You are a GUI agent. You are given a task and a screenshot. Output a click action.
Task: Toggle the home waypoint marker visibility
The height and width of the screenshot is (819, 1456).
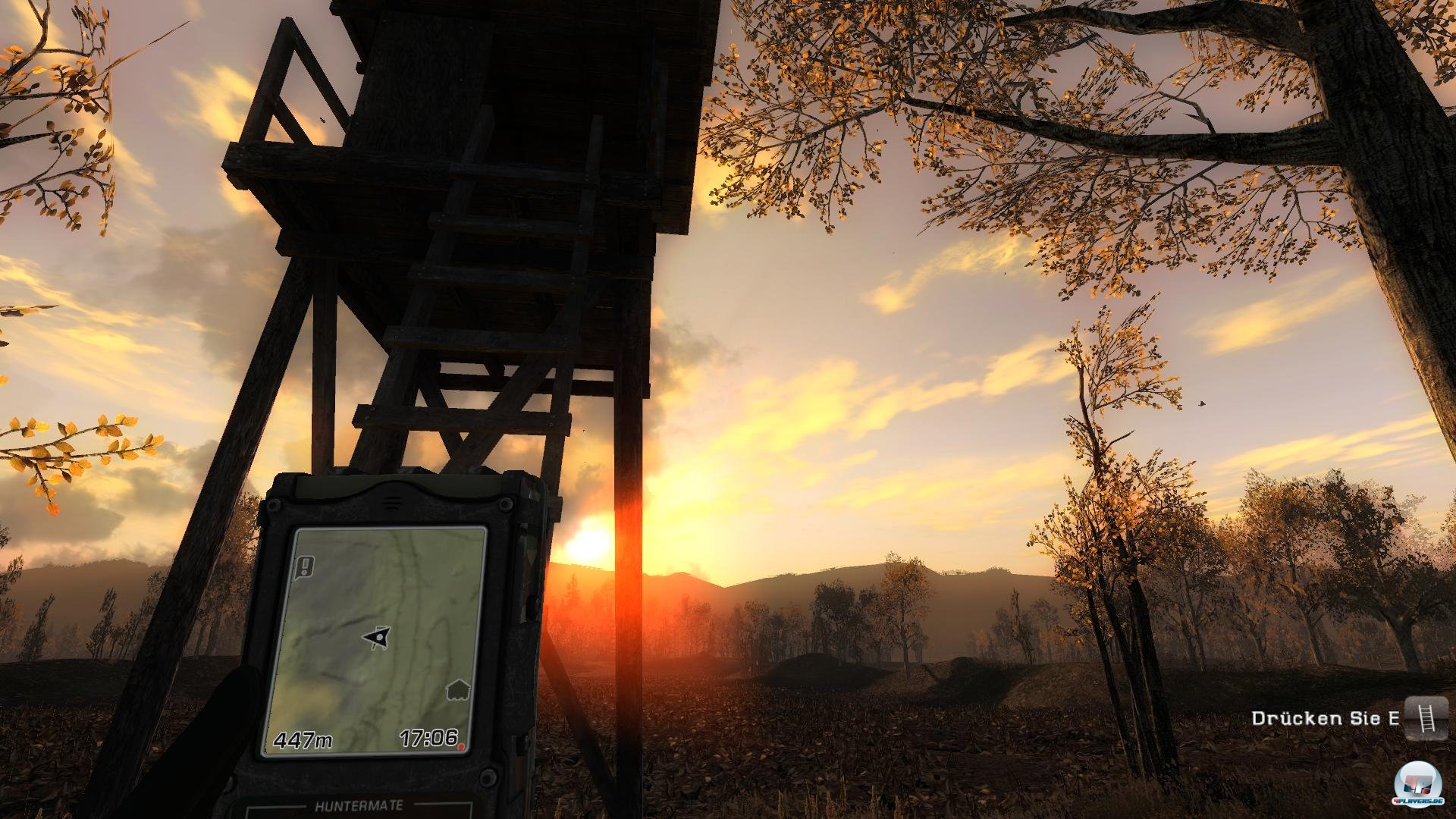coord(457,689)
